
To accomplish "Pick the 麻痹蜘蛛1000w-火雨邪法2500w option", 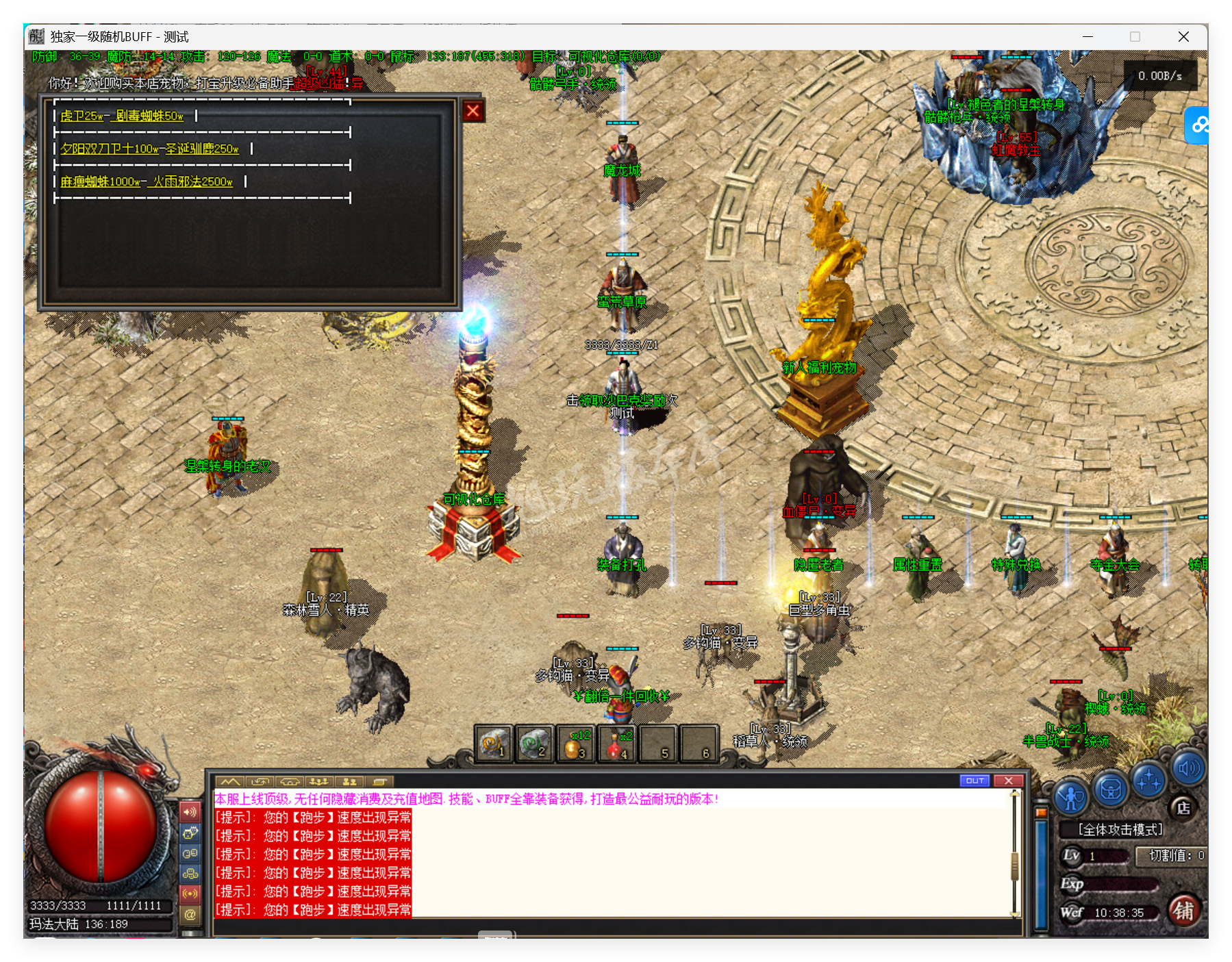I will click(147, 181).
